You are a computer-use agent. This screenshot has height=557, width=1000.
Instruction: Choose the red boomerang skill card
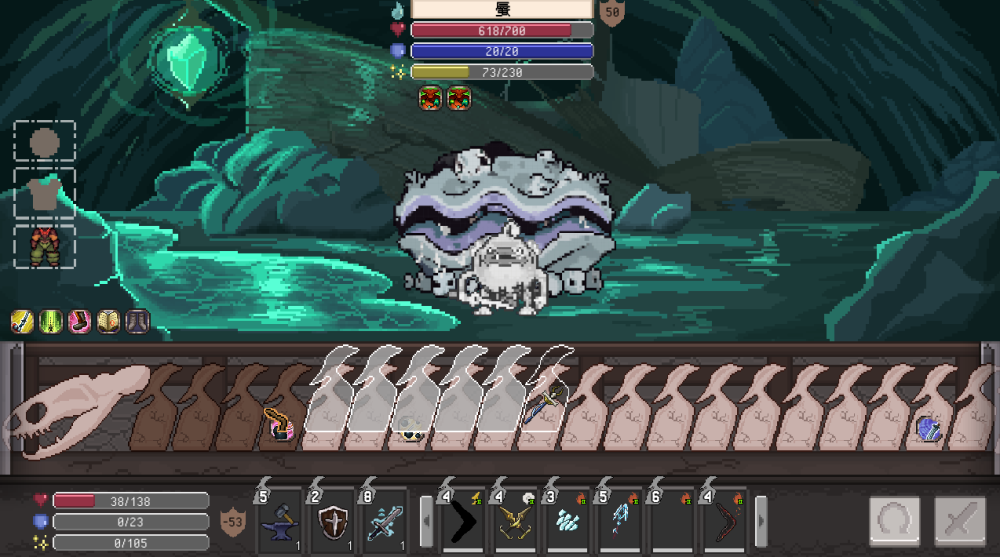[722, 521]
